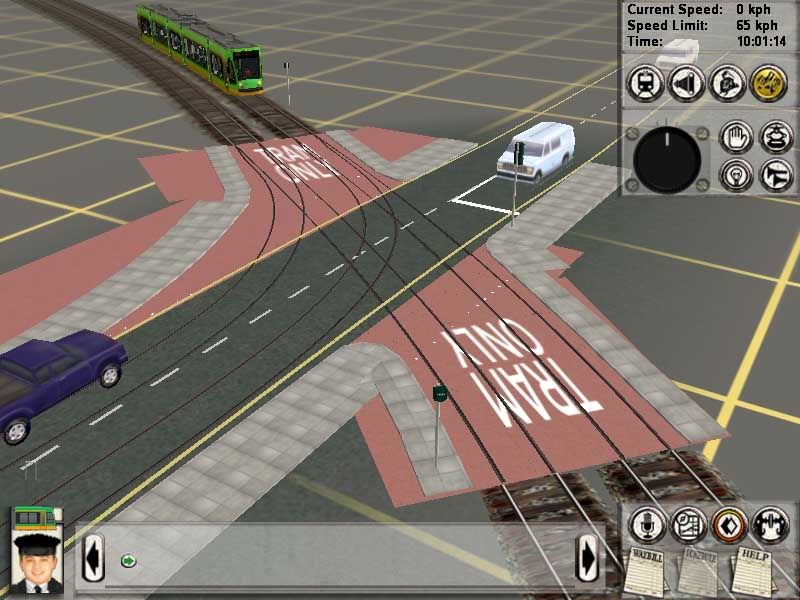Activate the hand stop button
800x600 pixels.
(736, 138)
